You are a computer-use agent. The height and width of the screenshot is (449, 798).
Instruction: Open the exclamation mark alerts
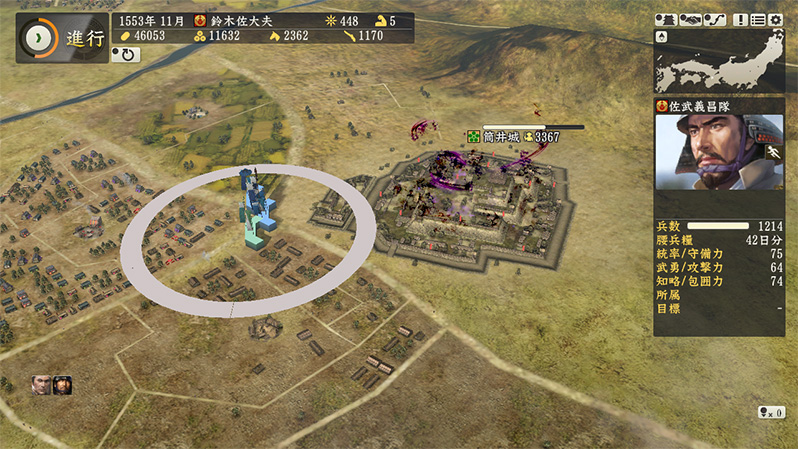(x=740, y=20)
